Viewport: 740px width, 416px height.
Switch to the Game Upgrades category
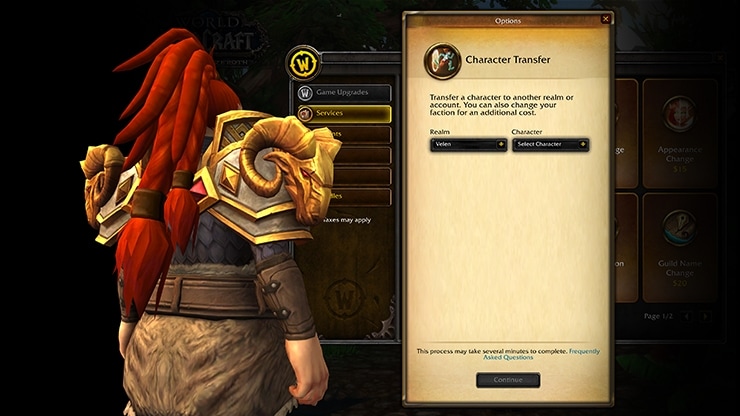point(343,92)
